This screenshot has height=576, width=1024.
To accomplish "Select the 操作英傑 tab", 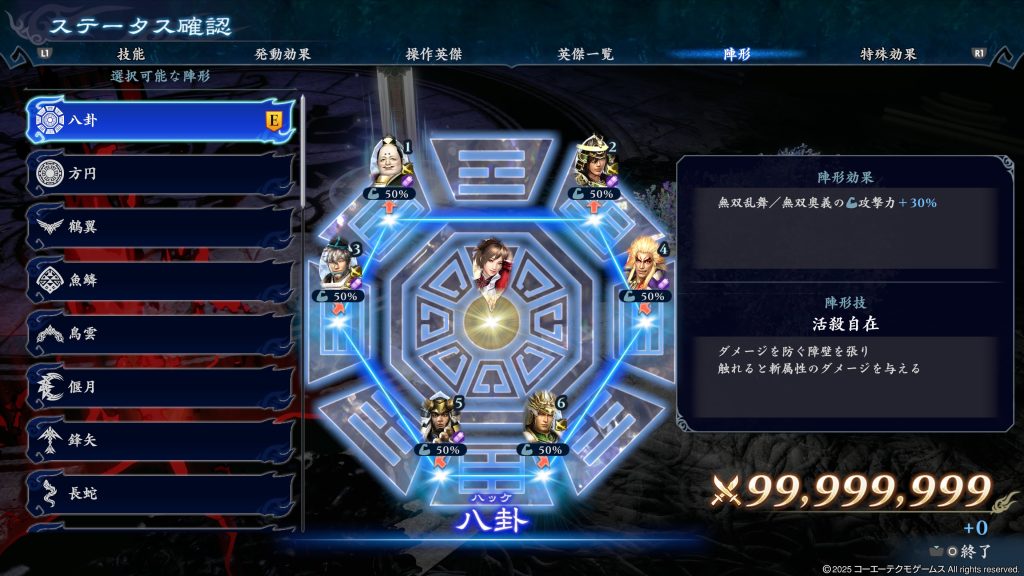I will tap(433, 54).
